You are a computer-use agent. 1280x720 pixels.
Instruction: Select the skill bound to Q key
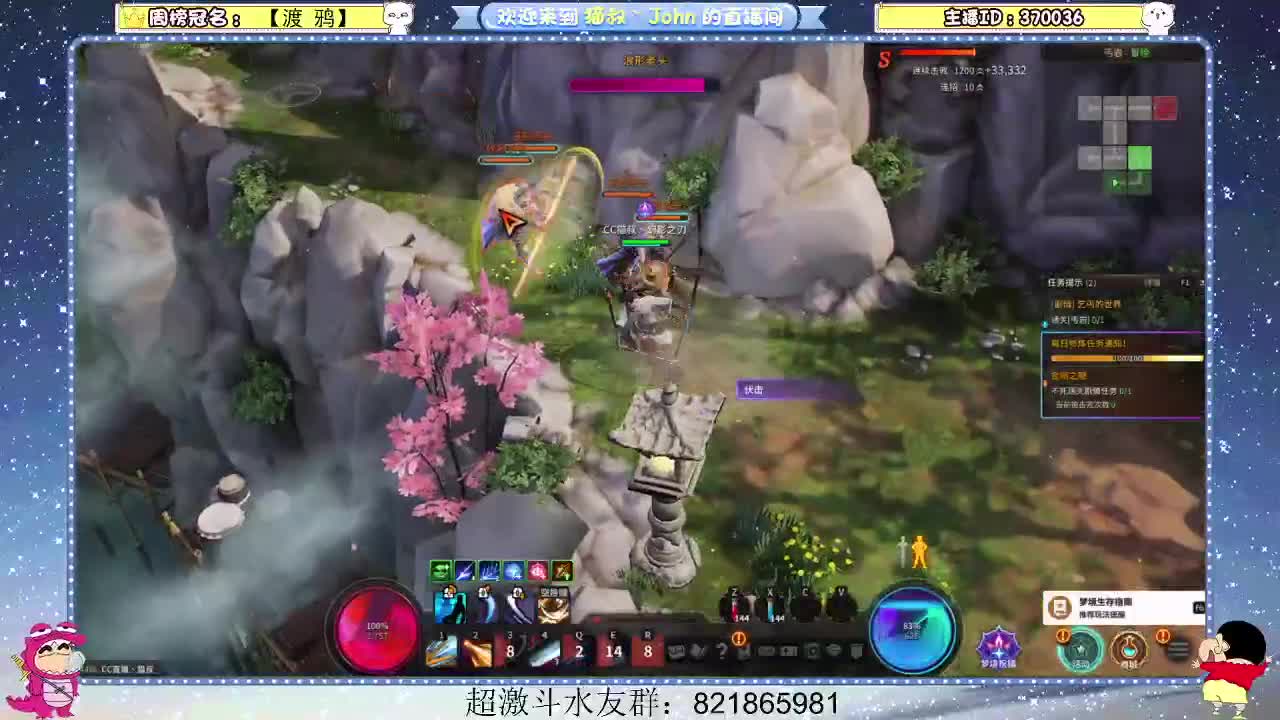578,649
